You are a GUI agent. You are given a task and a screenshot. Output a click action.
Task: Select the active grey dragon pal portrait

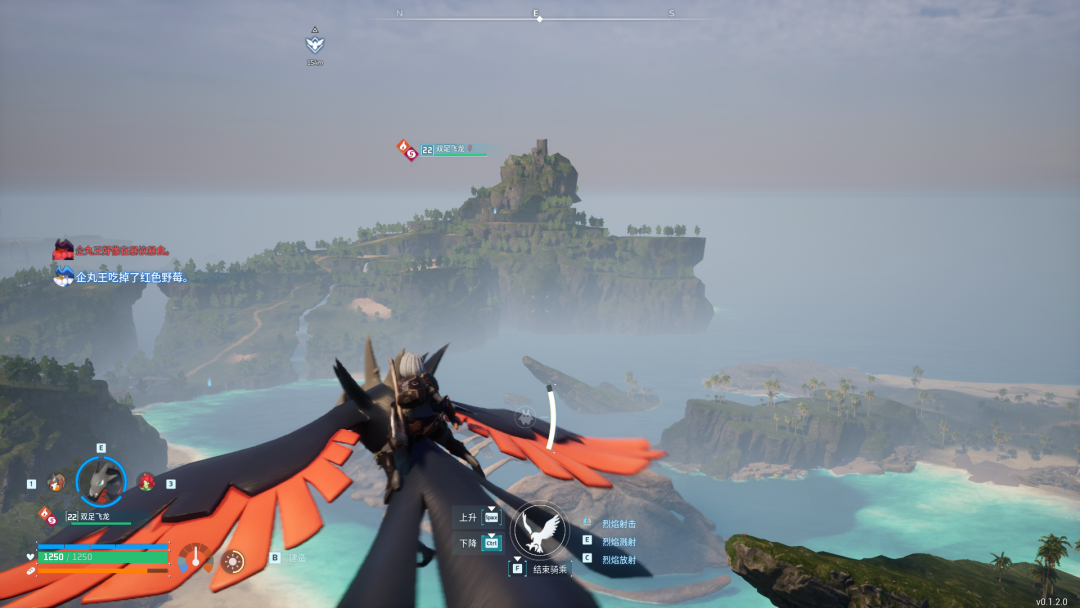click(101, 482)
